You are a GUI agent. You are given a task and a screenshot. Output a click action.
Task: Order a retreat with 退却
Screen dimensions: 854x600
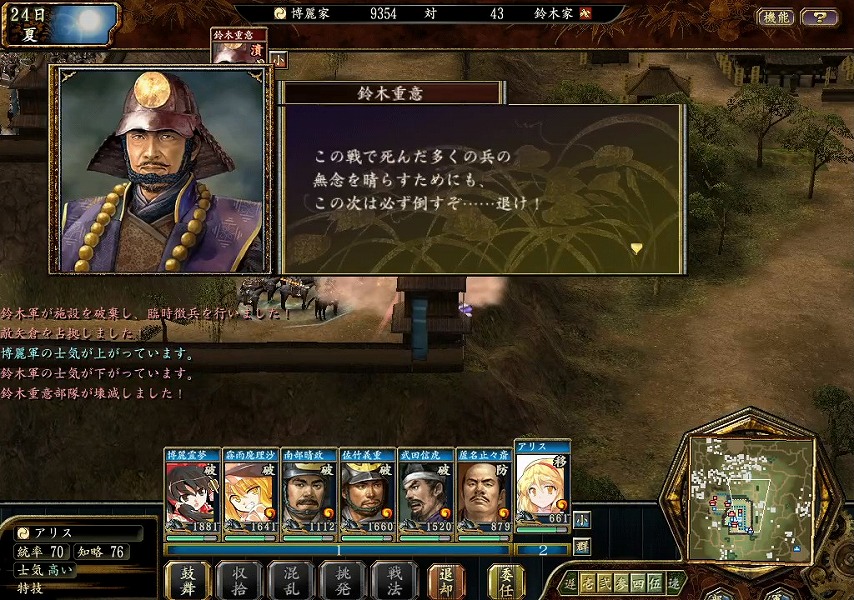[446, 579]
